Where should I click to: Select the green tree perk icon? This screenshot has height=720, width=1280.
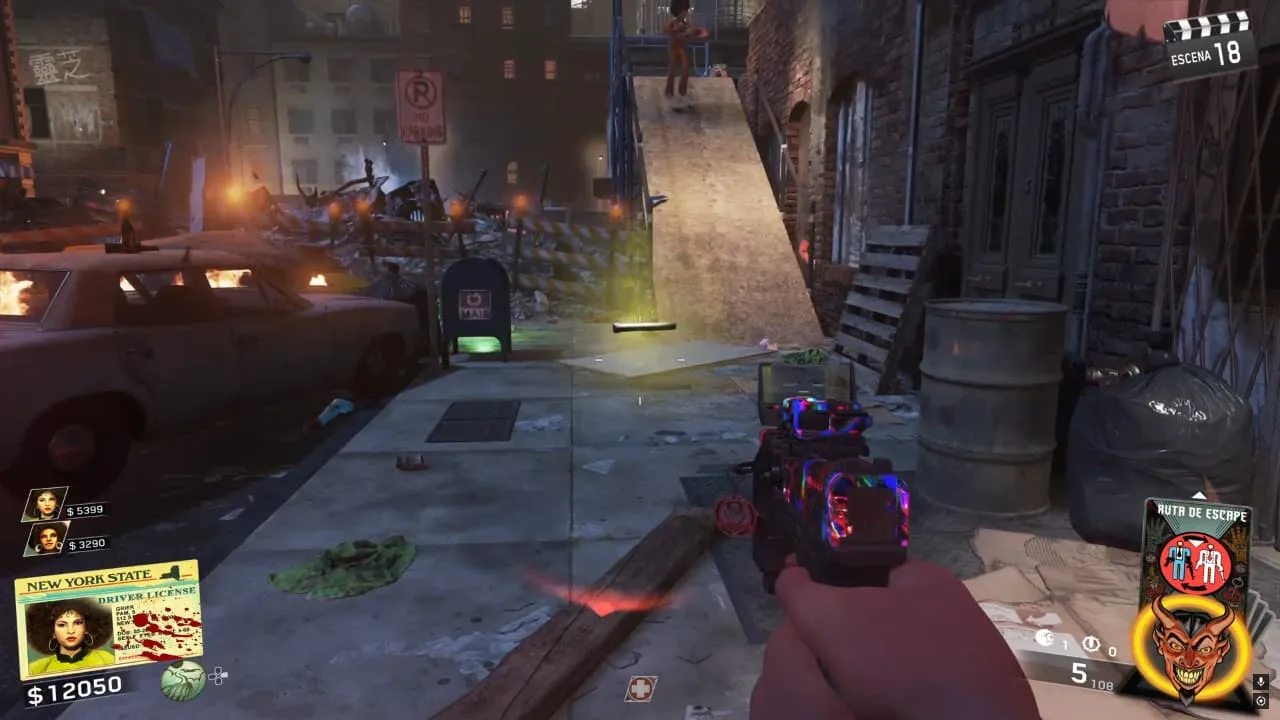click(183, 681)
